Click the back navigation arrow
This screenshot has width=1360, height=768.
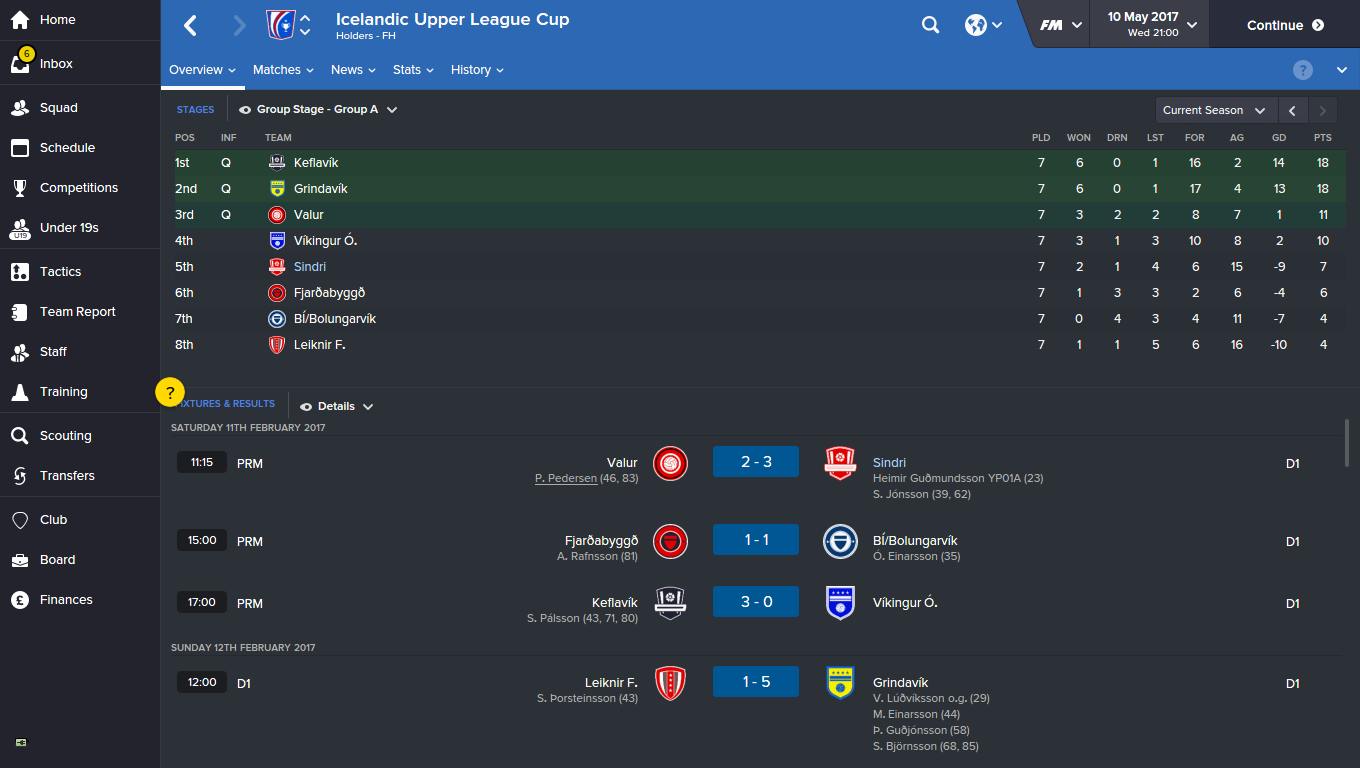click(189, 24)
